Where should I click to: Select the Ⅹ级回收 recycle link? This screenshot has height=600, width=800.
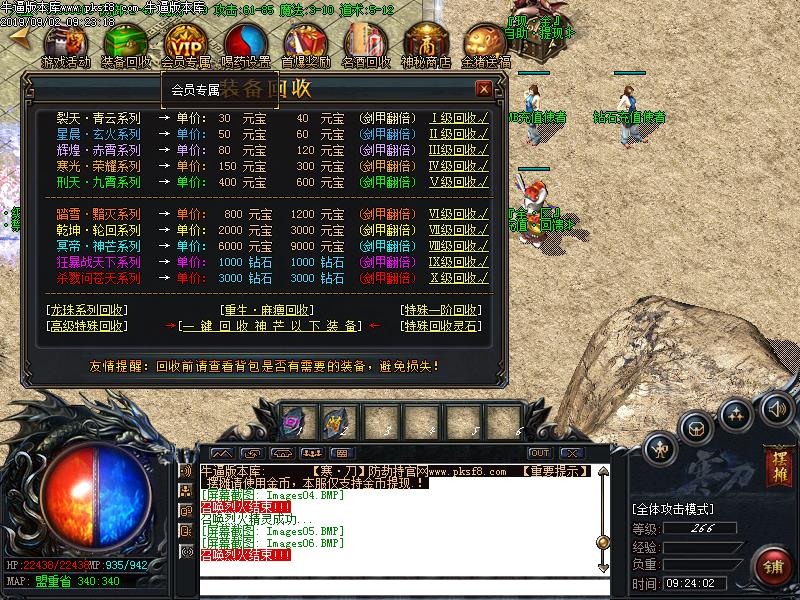pyautogui.click(x=459, y=278)
